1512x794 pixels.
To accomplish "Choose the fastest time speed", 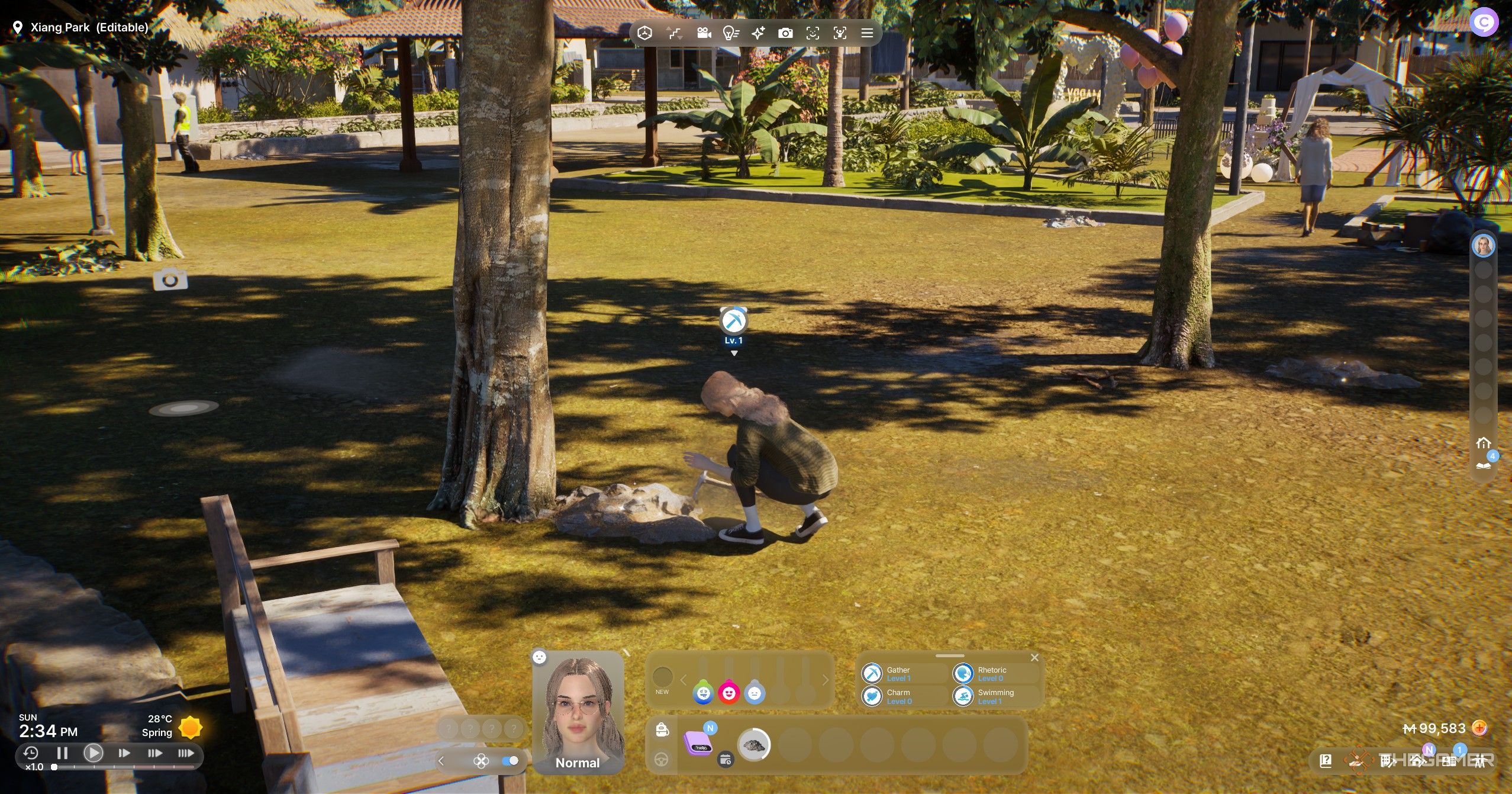I will pyautogui.click(x=186, y=753).
